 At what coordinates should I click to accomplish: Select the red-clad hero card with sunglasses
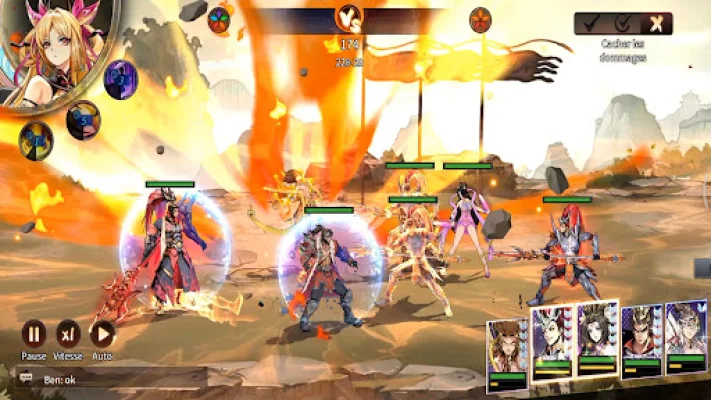[641, 342]
